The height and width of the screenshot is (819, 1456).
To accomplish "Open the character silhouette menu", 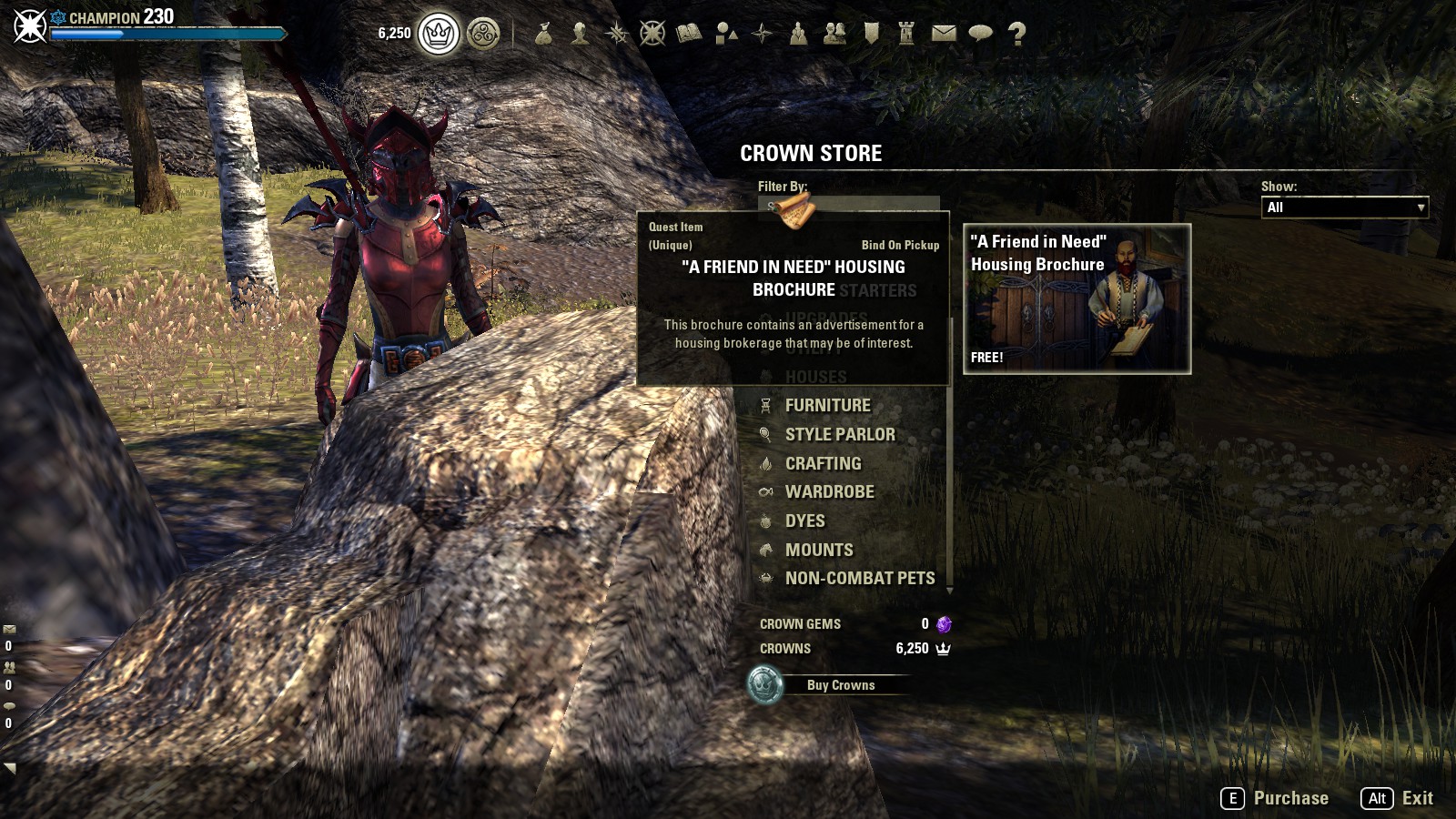I will (x=580, y=34).
